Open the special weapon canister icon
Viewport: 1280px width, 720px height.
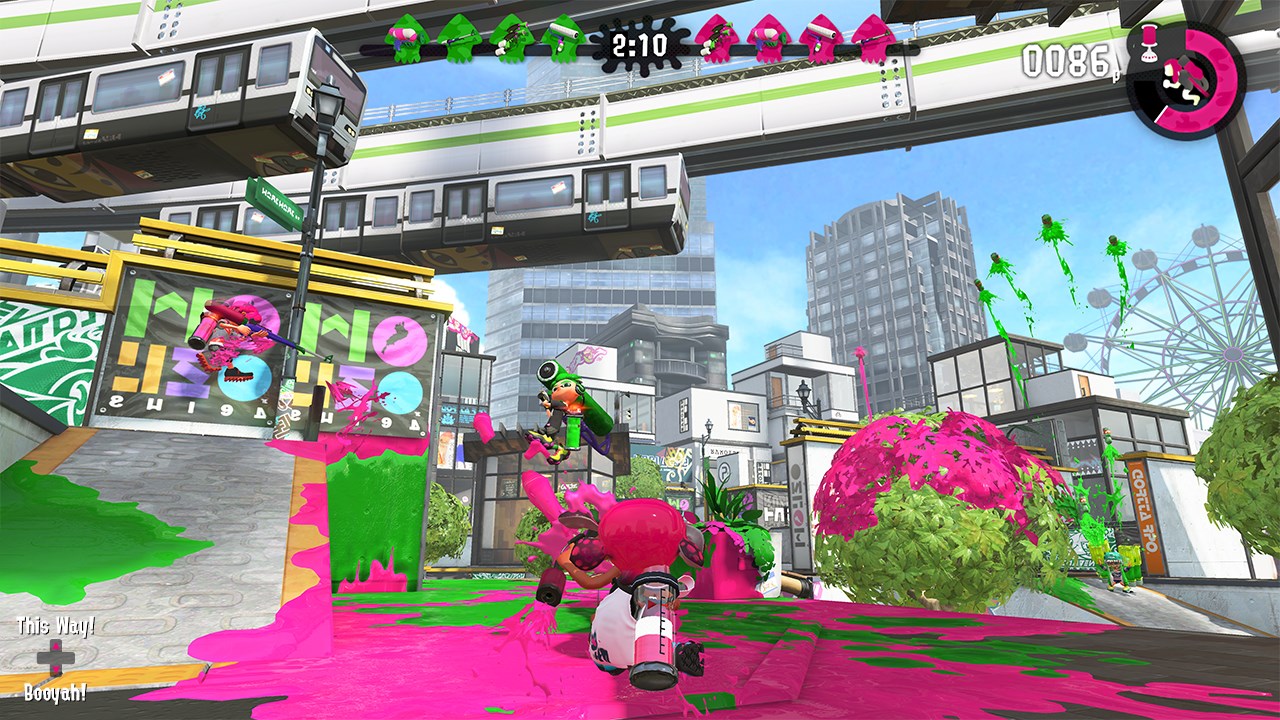(x=1148, y=42)
